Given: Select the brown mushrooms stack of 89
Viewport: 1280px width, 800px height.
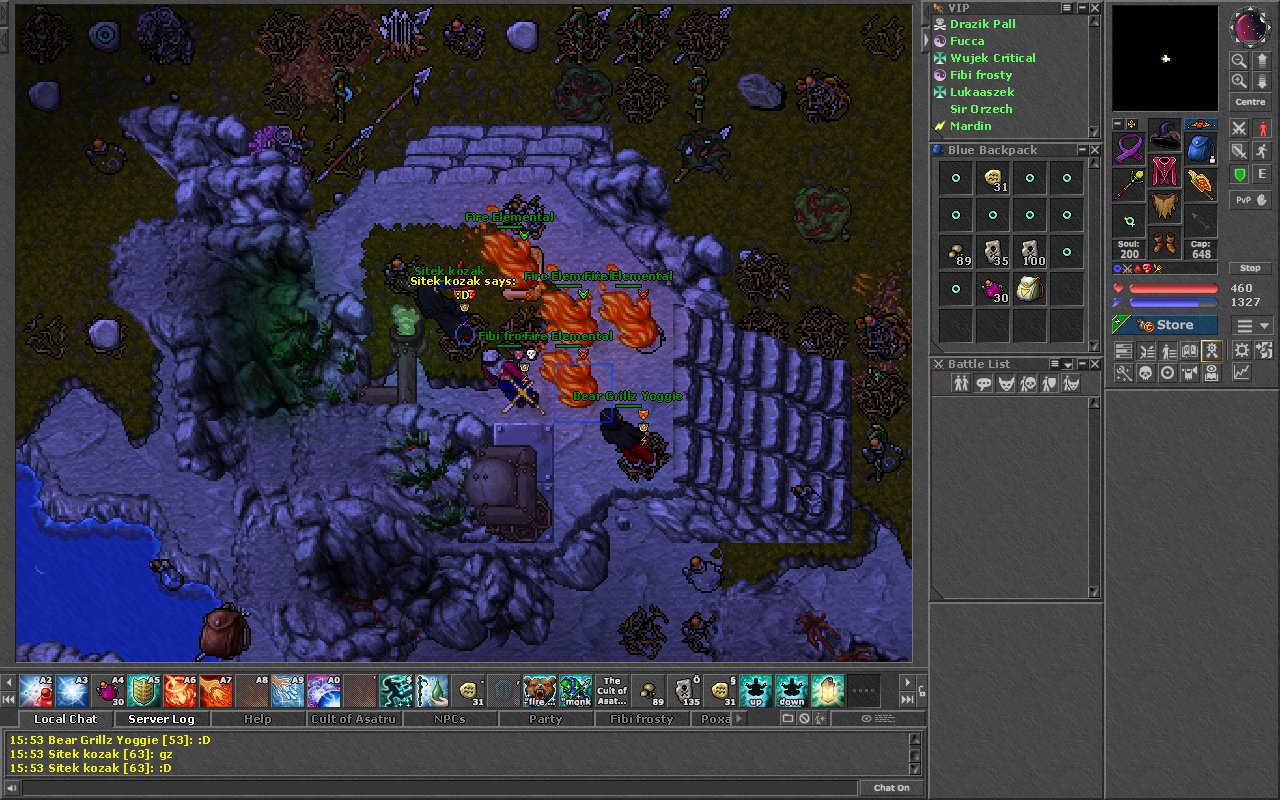Looking at the screenshot, I should (956, 252).
